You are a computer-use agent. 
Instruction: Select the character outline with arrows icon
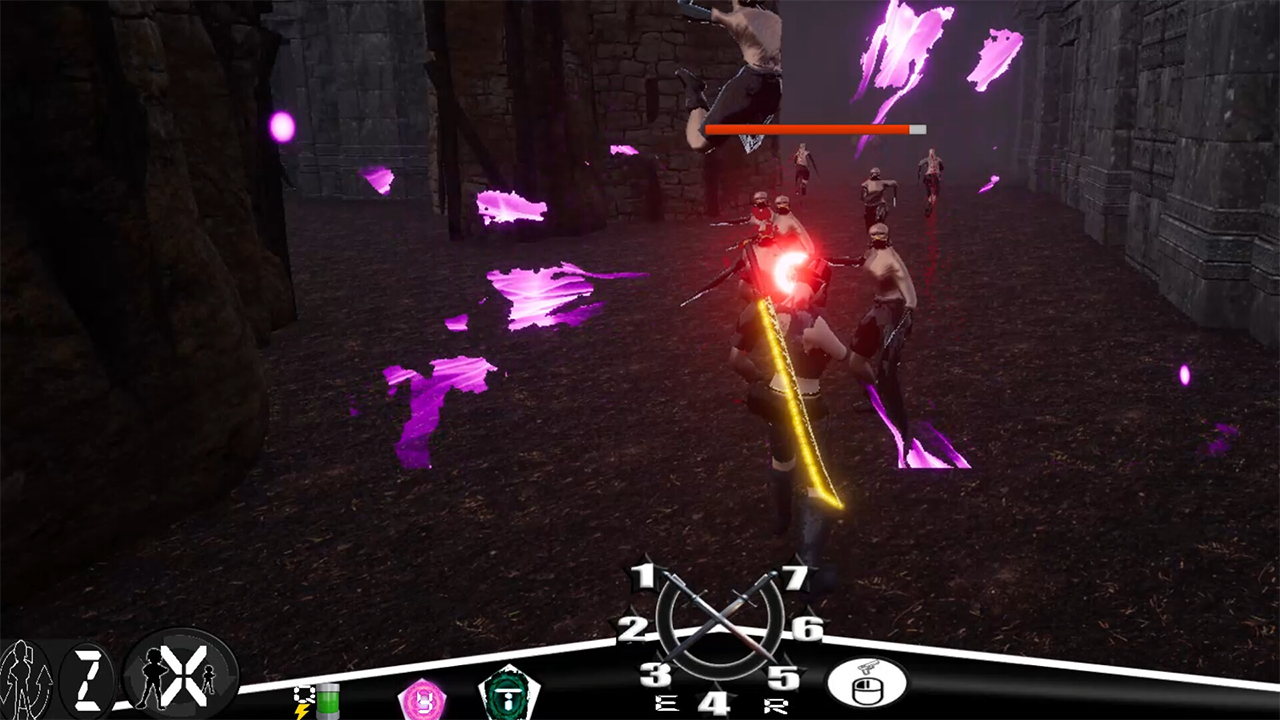click(x=24, y=680)
